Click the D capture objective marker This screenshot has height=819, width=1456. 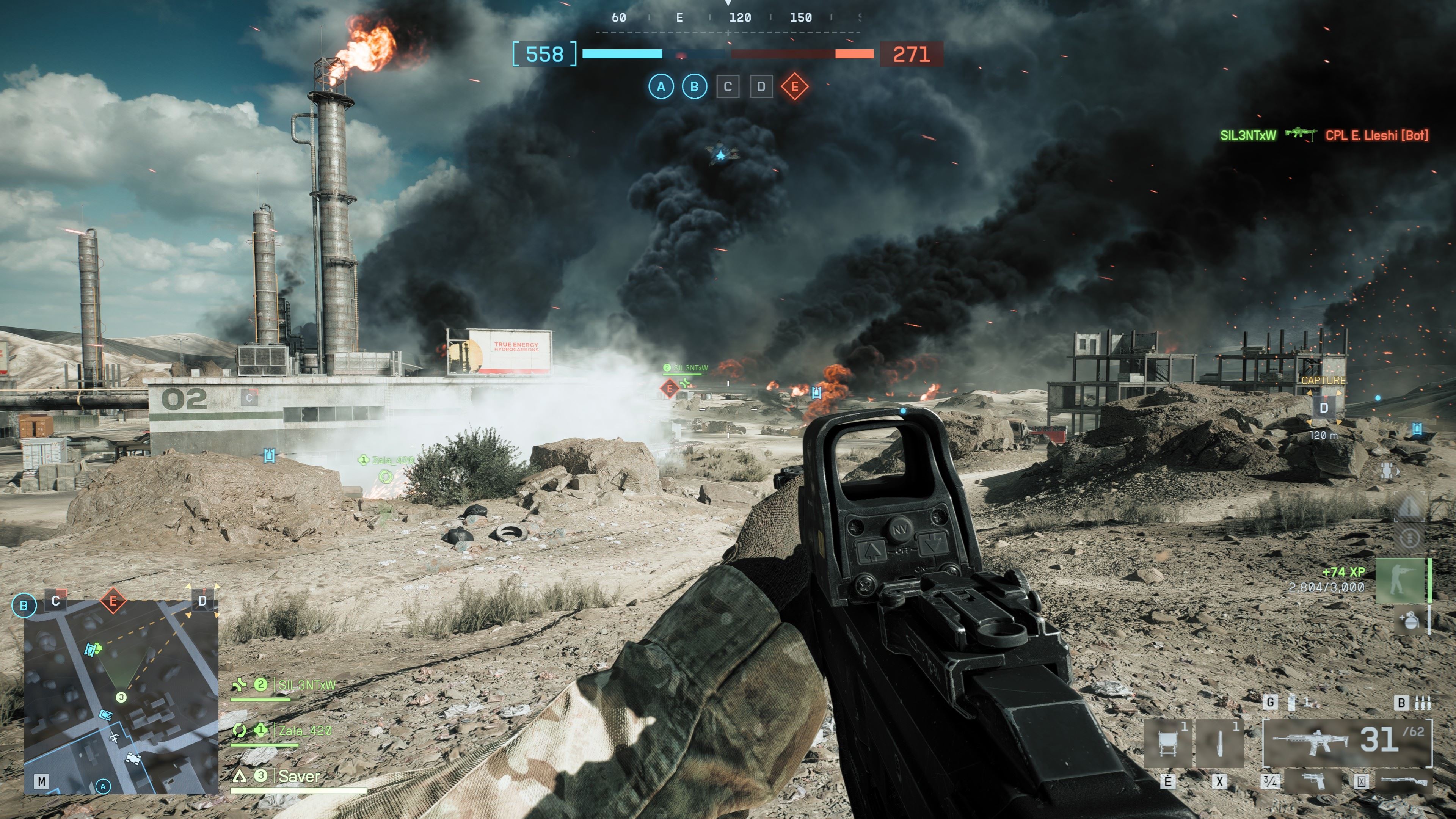[1323, 408]
